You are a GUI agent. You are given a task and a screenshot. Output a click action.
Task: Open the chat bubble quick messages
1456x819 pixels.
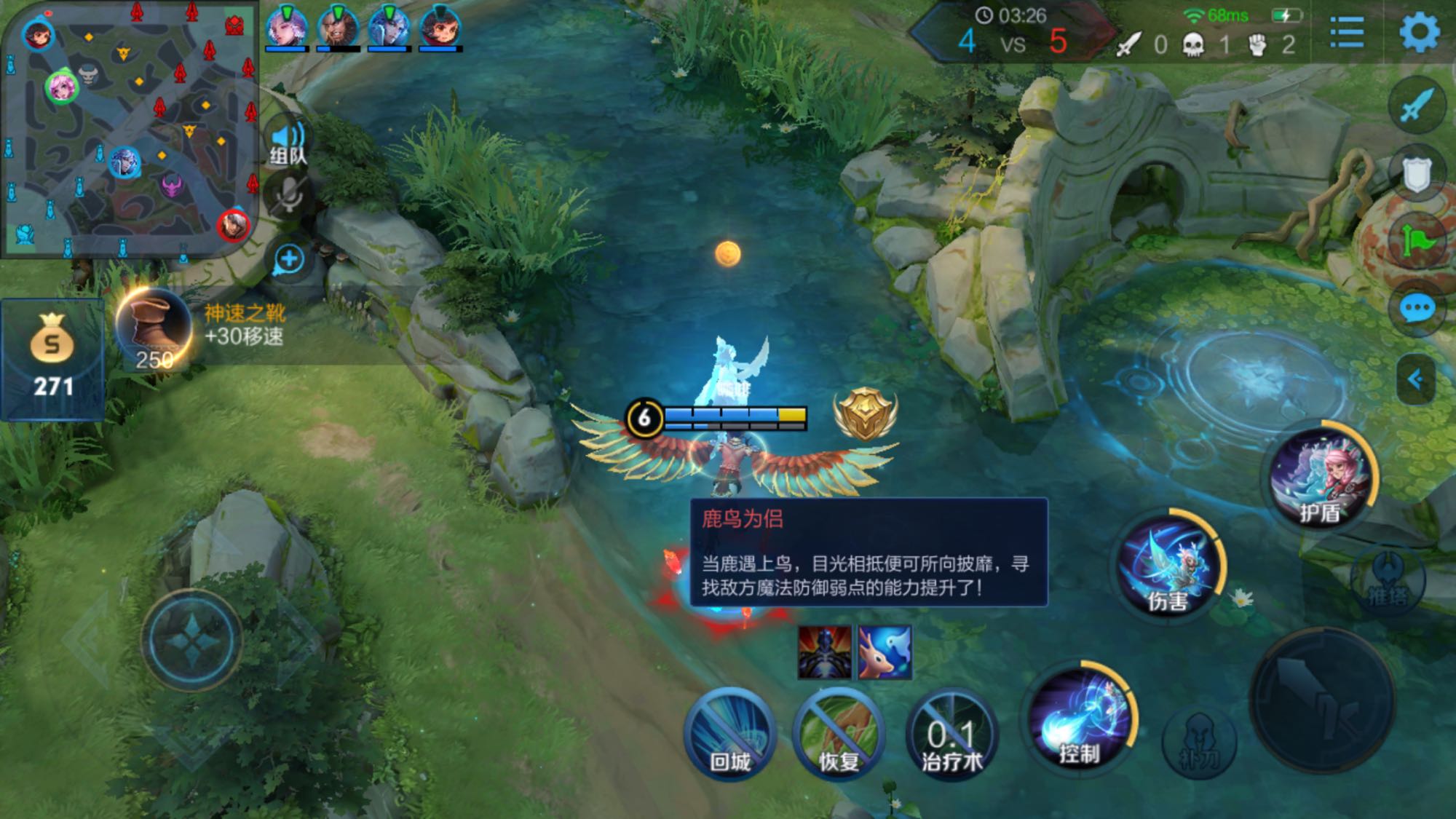click(1417, 309)
